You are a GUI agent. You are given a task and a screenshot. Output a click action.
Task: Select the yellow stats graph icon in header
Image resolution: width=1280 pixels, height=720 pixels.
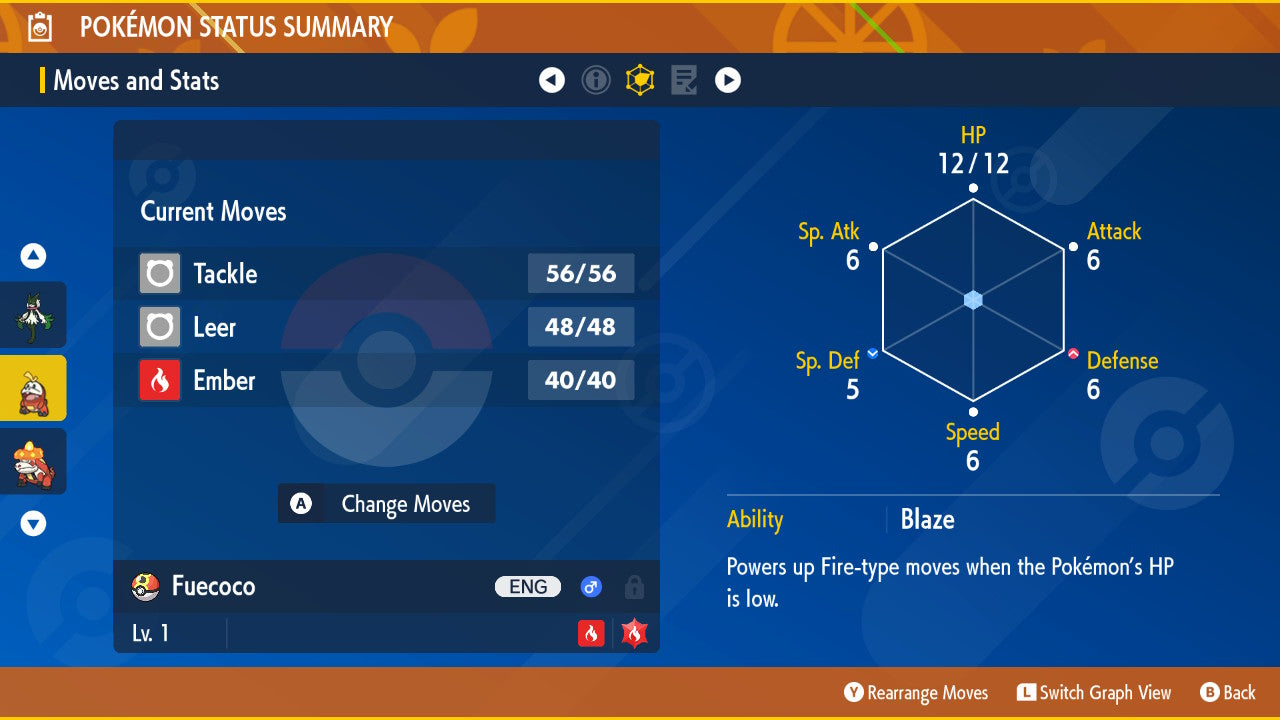pyautogui.click(x=640, y=80)
